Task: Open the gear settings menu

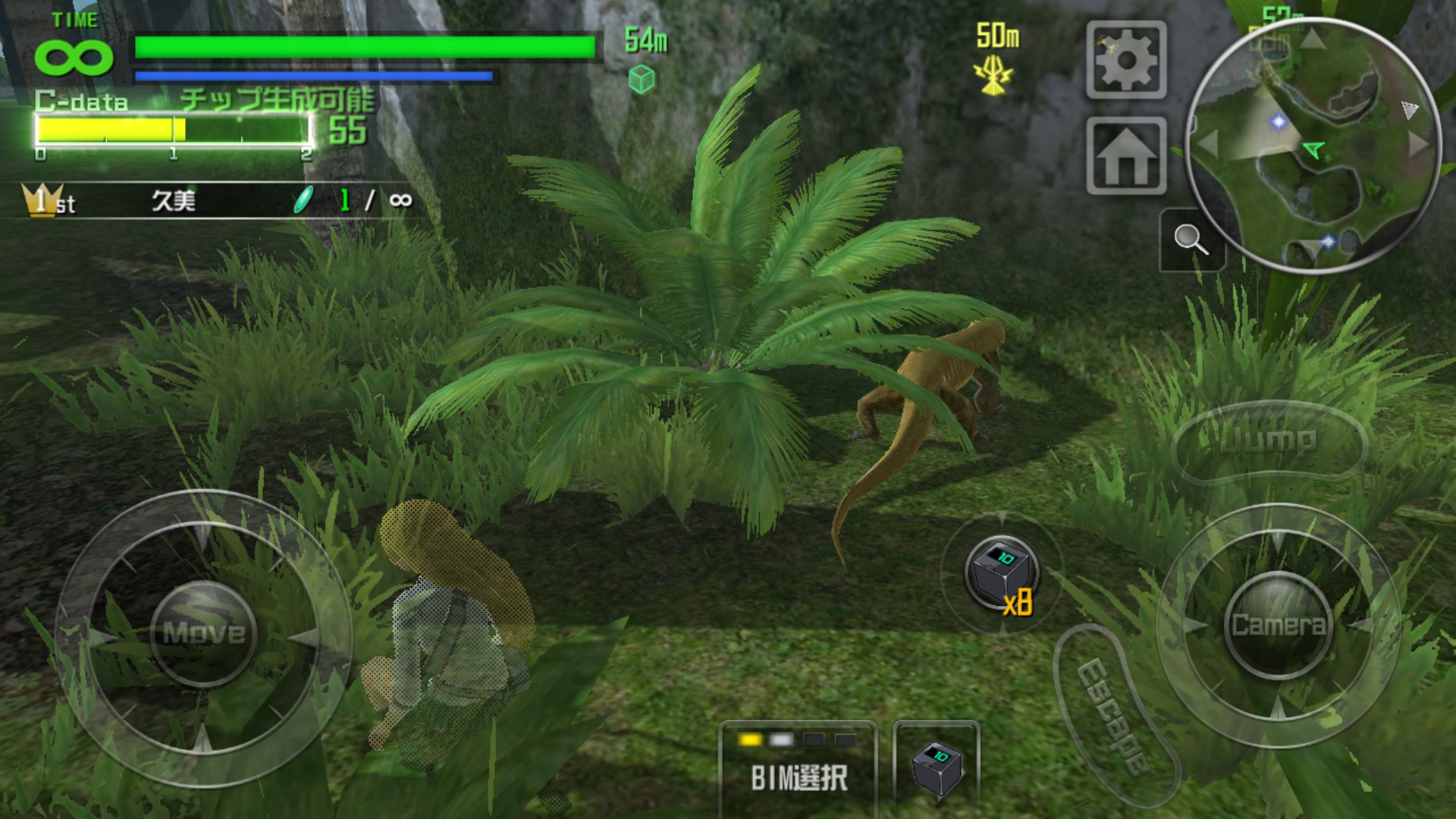Action: pos(1126,60)
